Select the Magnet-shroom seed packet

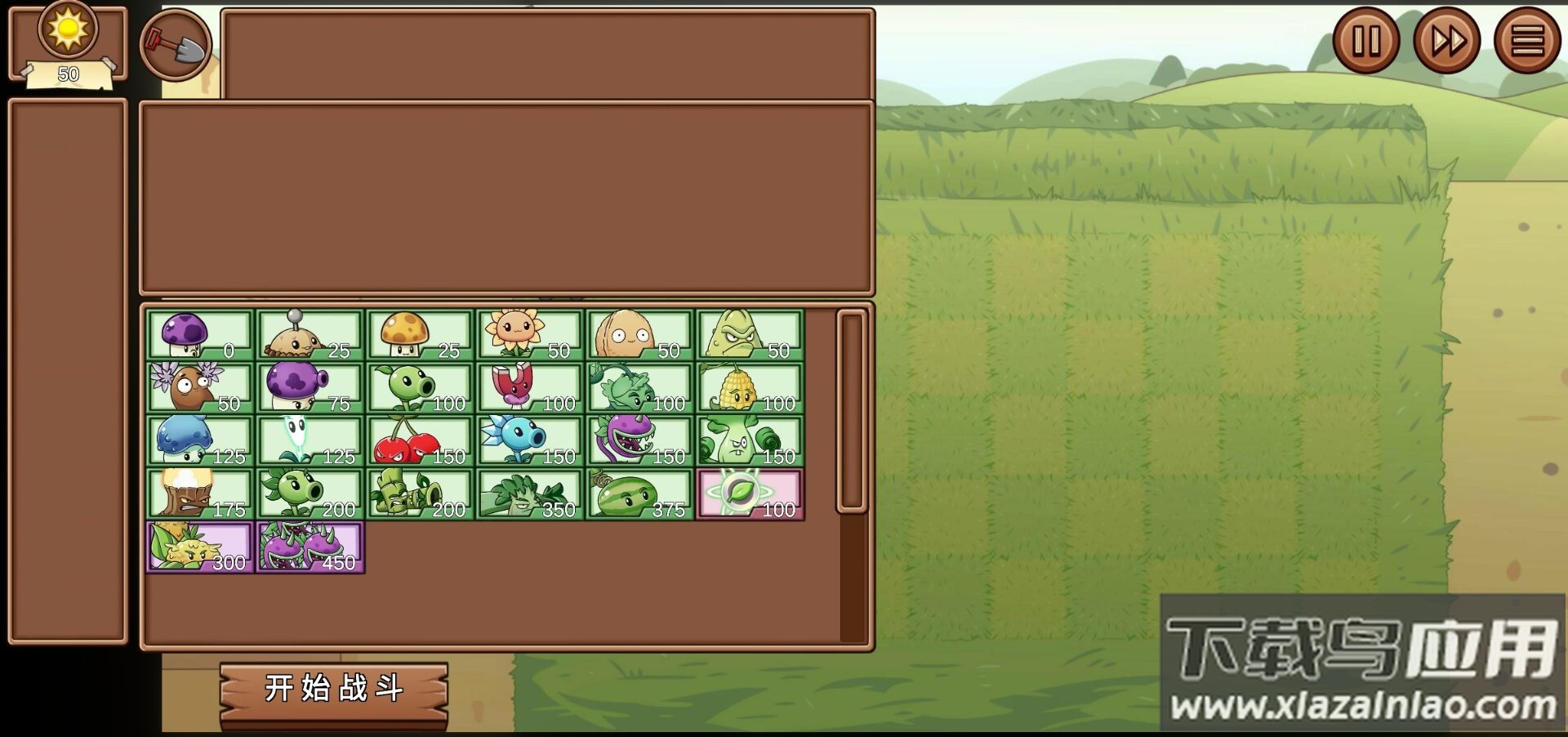[529, 384]
